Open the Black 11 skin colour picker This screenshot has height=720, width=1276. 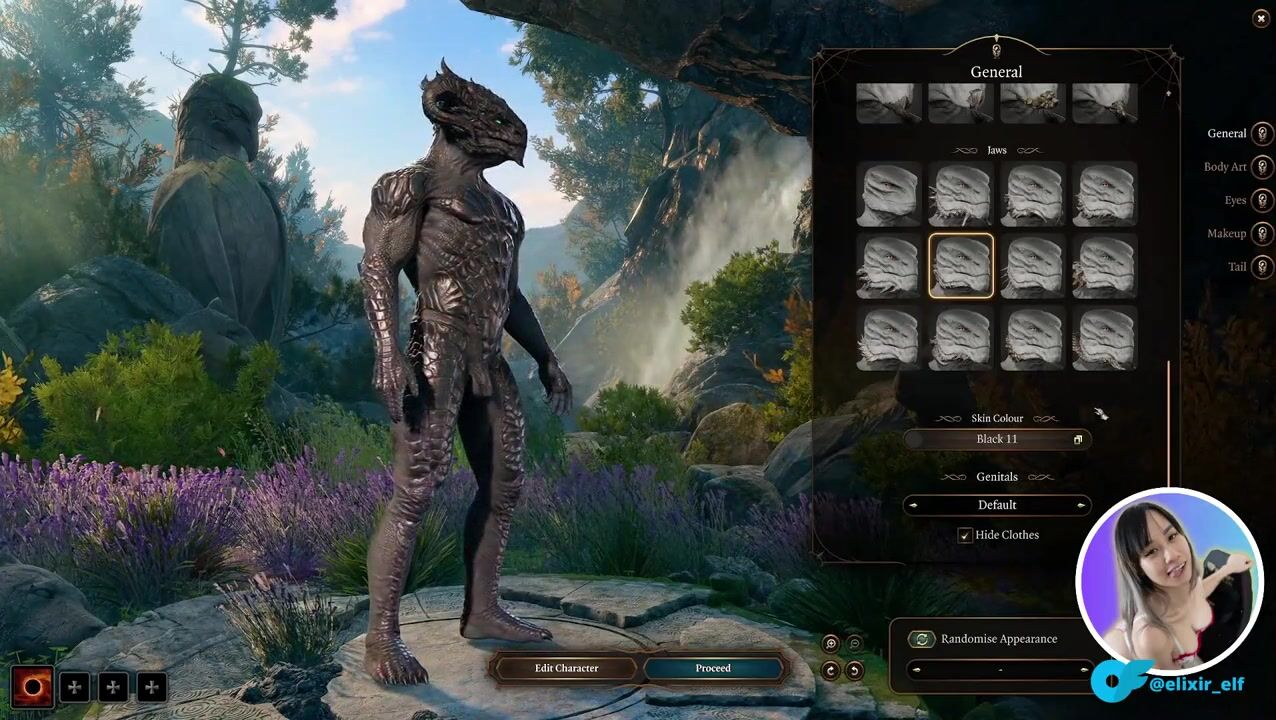coord(997,439)
